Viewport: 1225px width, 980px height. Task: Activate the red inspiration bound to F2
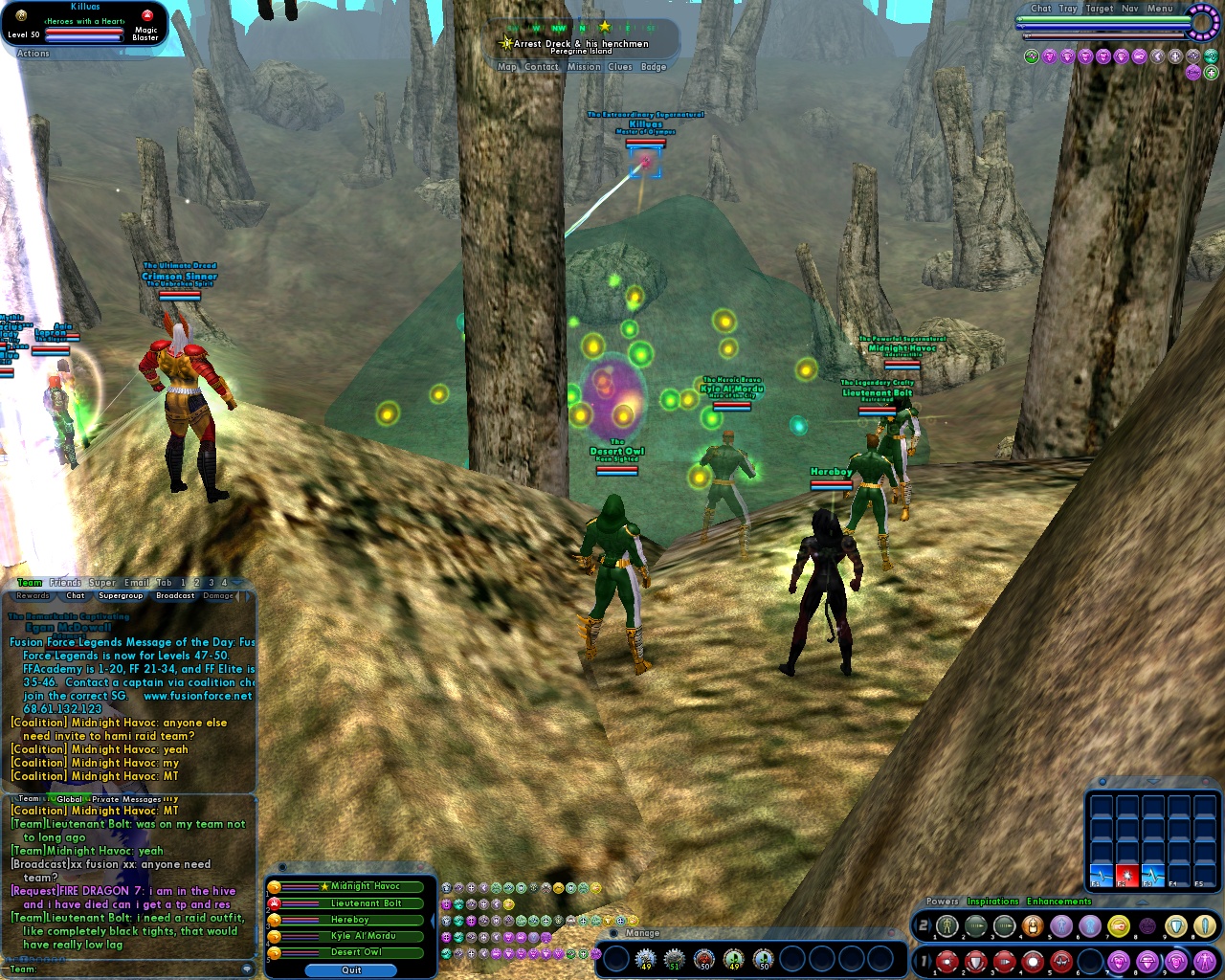coord(1127,876)
